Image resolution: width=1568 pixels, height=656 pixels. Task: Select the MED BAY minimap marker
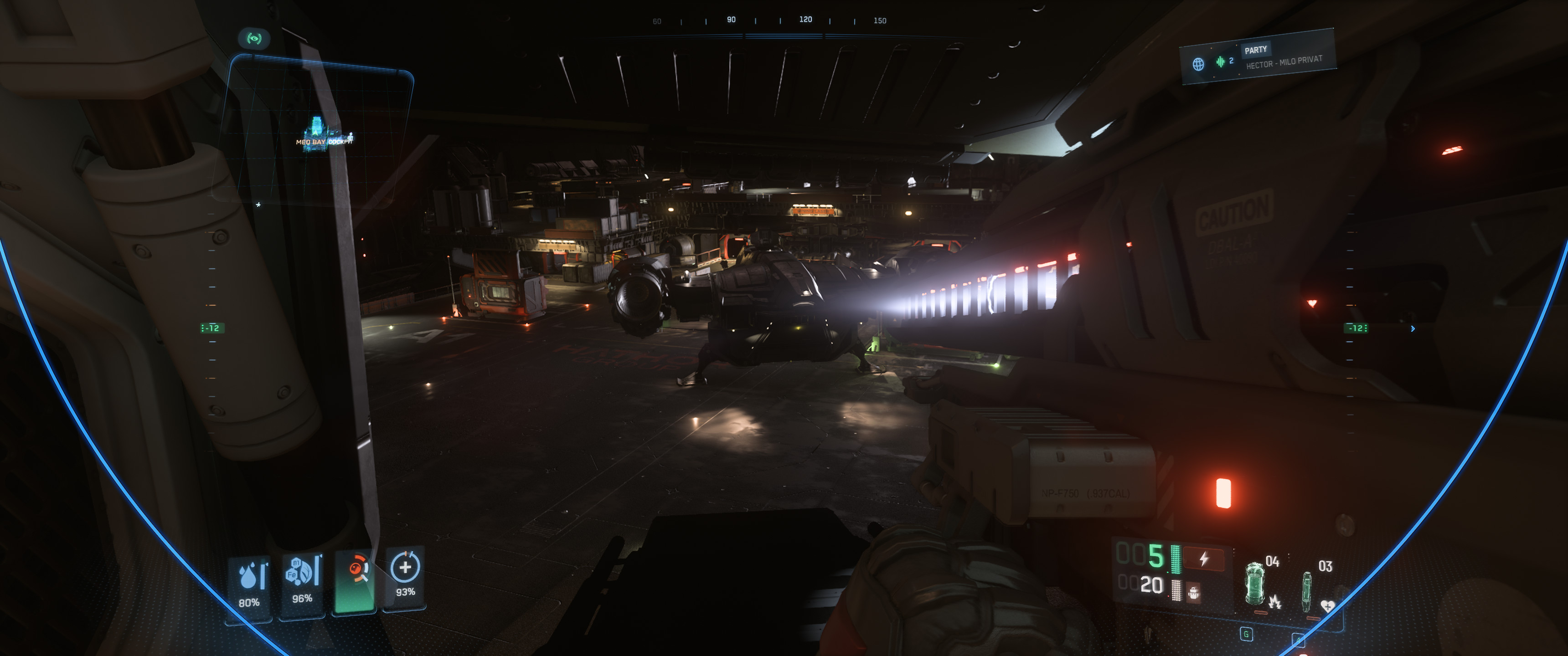(x=310, y=142)
